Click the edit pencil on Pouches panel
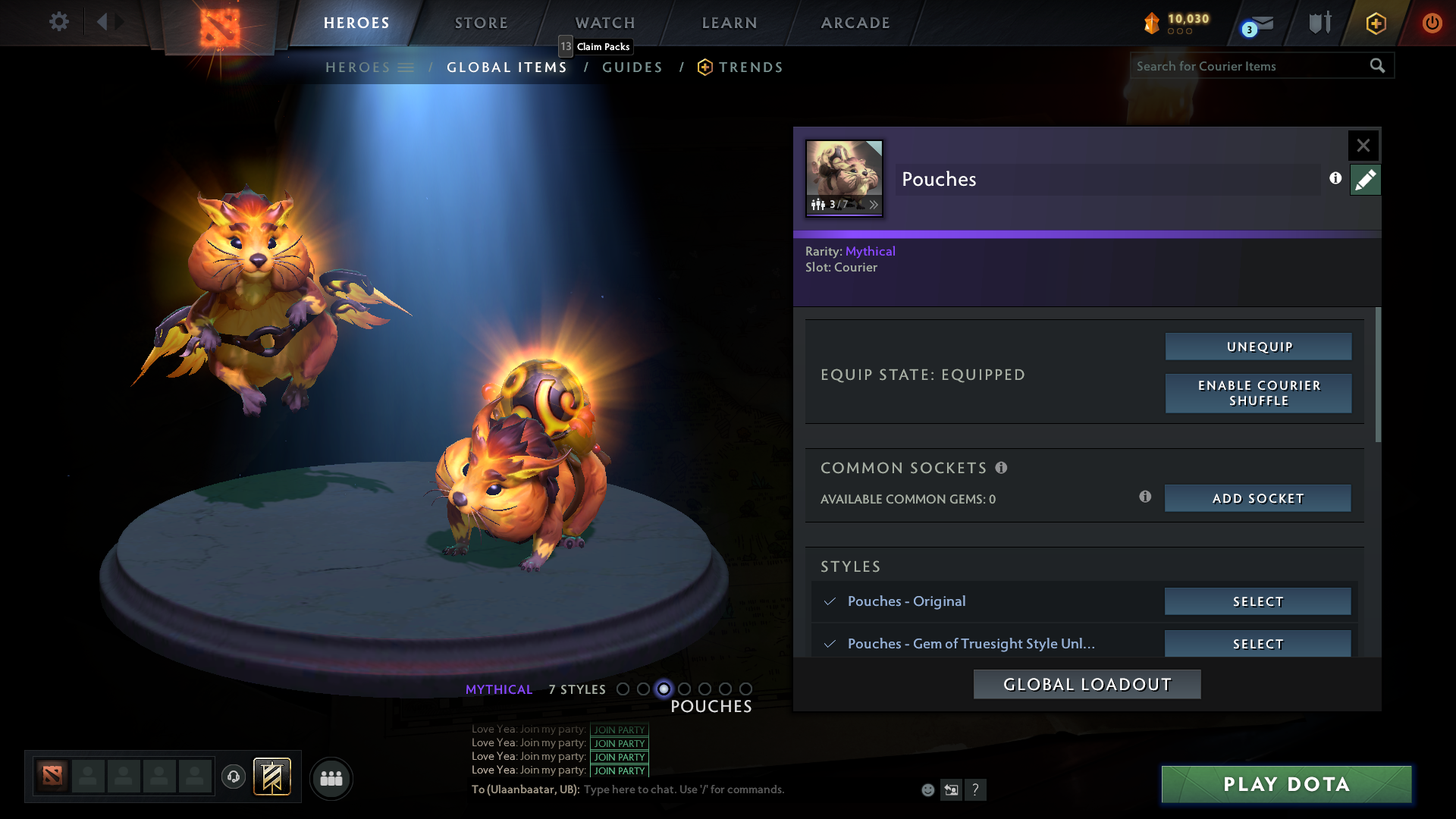 [x=1365, y=180]
